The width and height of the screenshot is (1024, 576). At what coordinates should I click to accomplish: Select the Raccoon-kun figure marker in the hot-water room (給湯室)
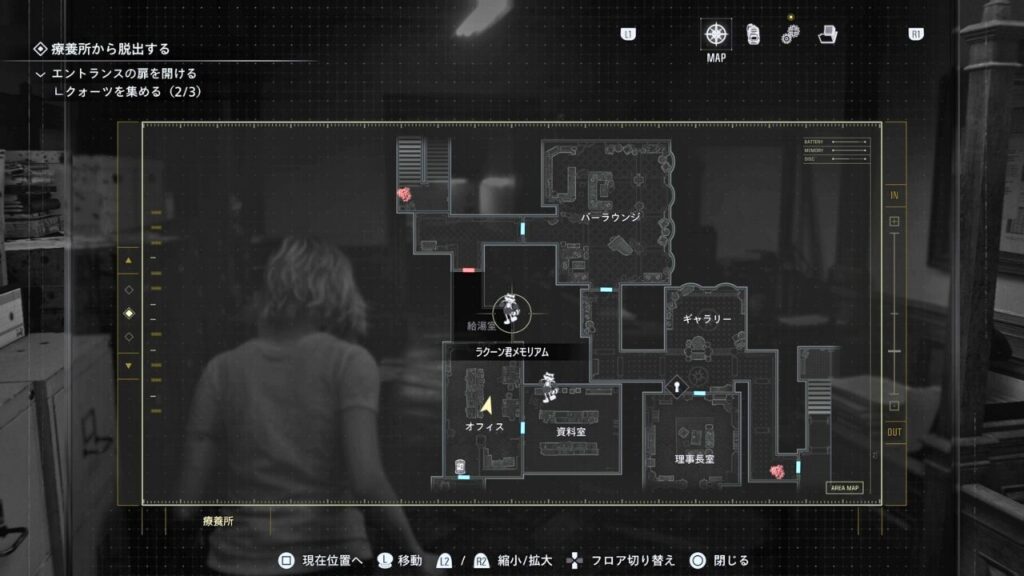click(x=512, y=311)
